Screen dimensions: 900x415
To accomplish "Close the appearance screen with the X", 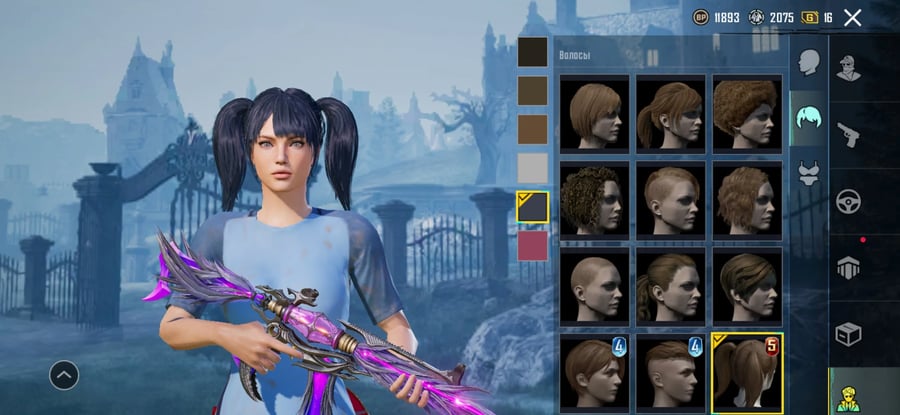I will (x=853, y=17).
